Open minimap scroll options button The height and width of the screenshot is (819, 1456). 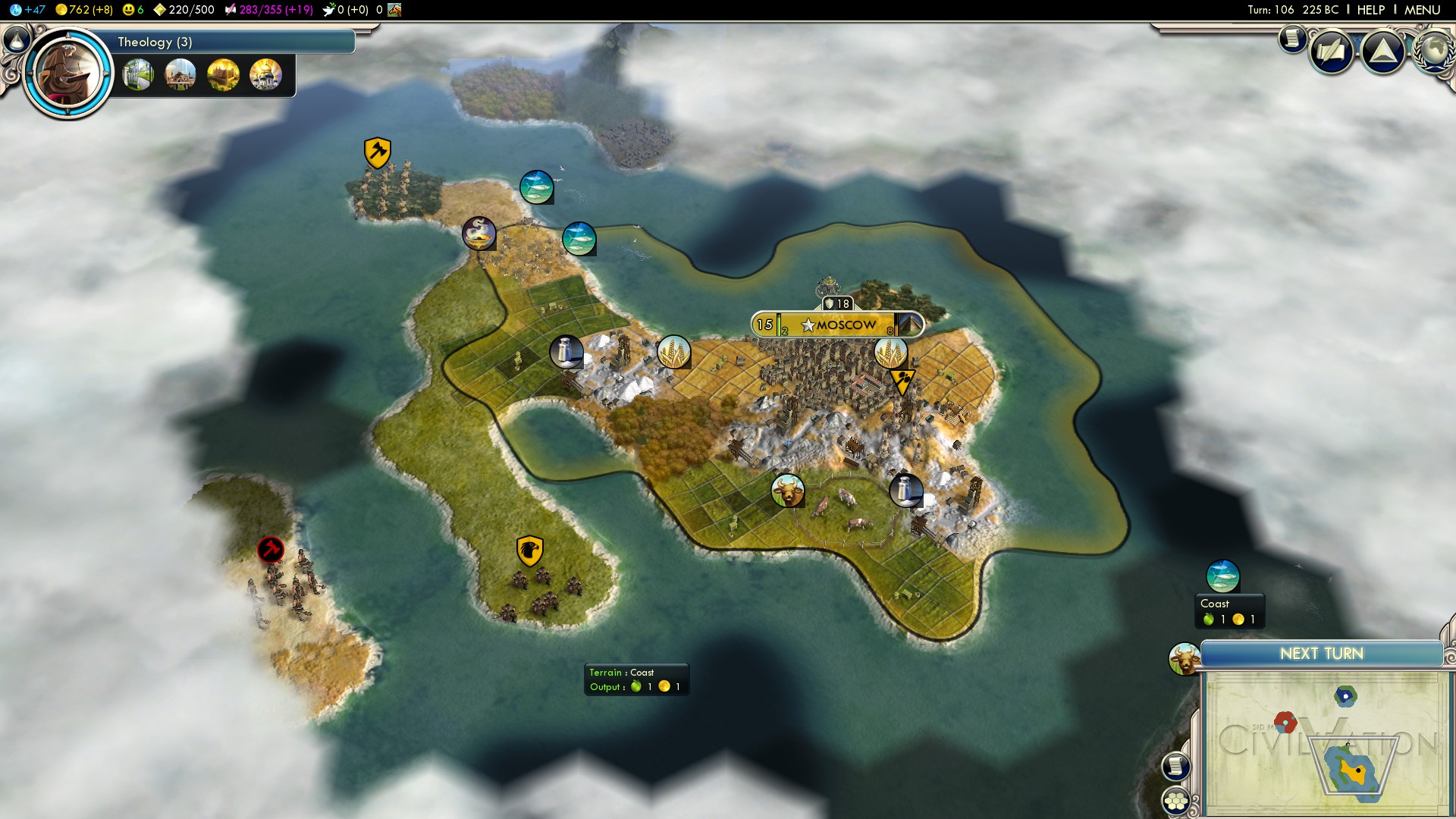pos(1175,766)
